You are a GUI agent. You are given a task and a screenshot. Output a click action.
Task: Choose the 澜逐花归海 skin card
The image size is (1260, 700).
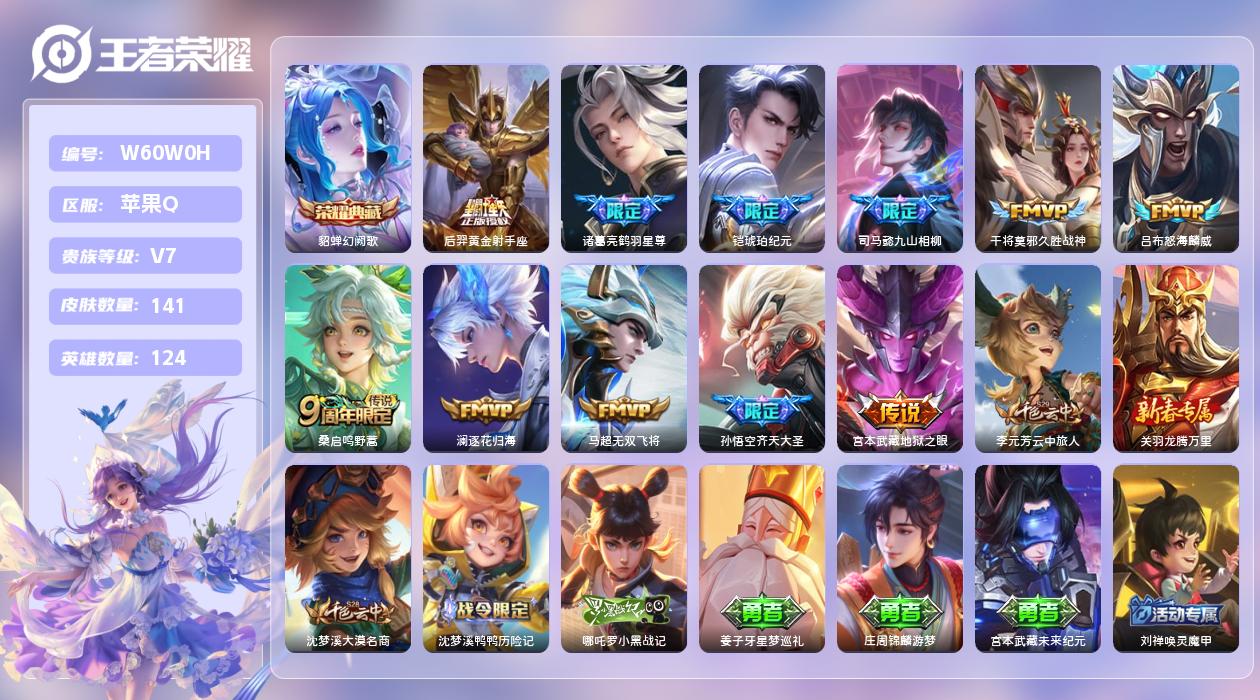pyautogui.click(x=486, y=358)
